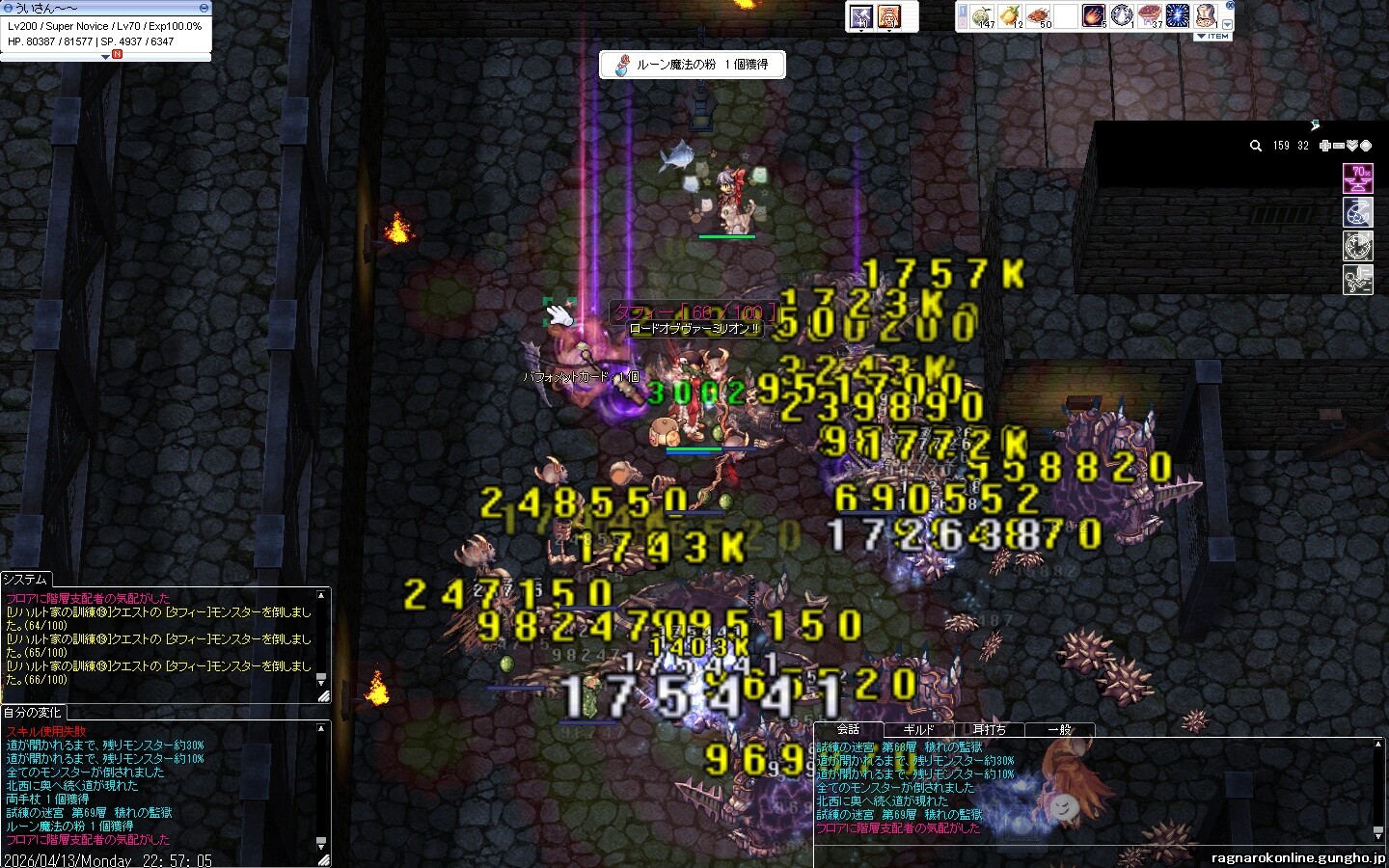Screen dimensions: 1389x868
Task: Expand the character status panel arrow
Action: (x=106, y=56)
